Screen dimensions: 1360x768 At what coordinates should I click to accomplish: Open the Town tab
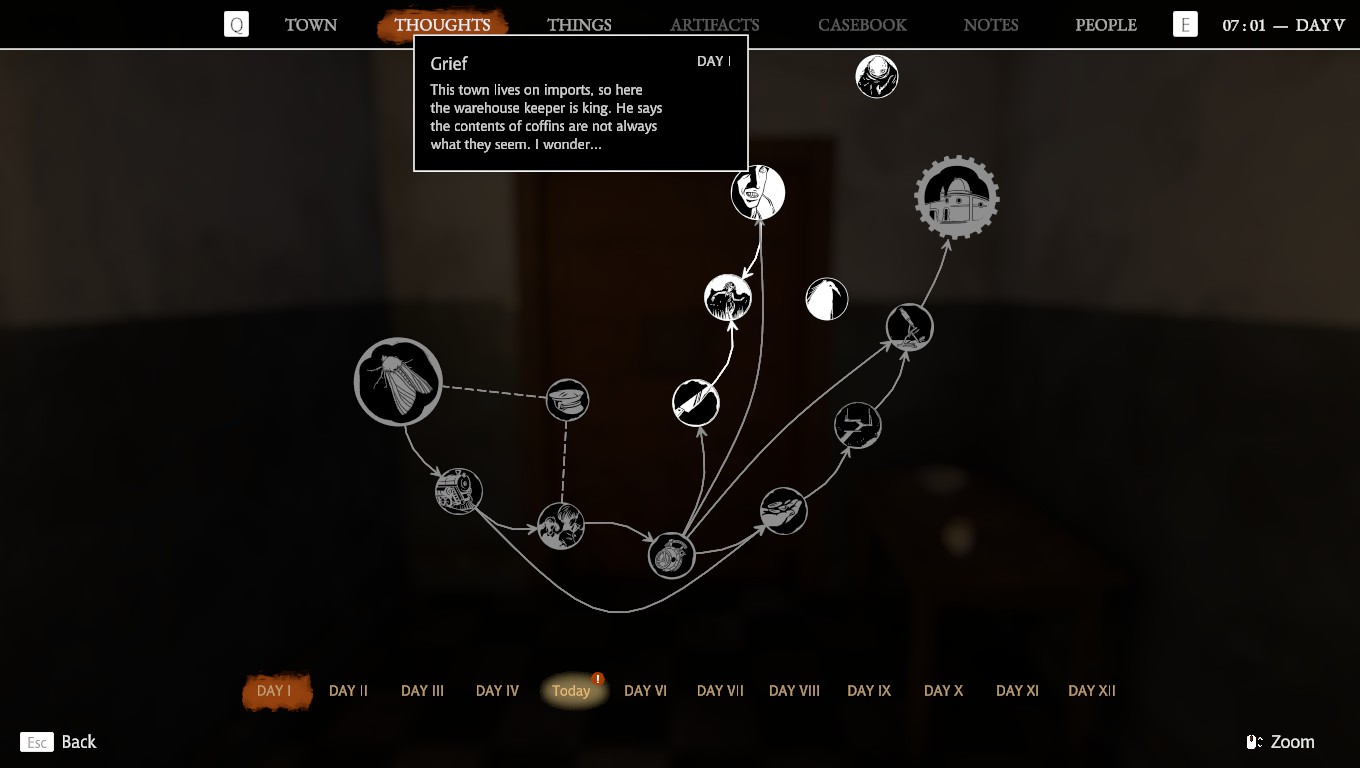(x=310, y=25)
